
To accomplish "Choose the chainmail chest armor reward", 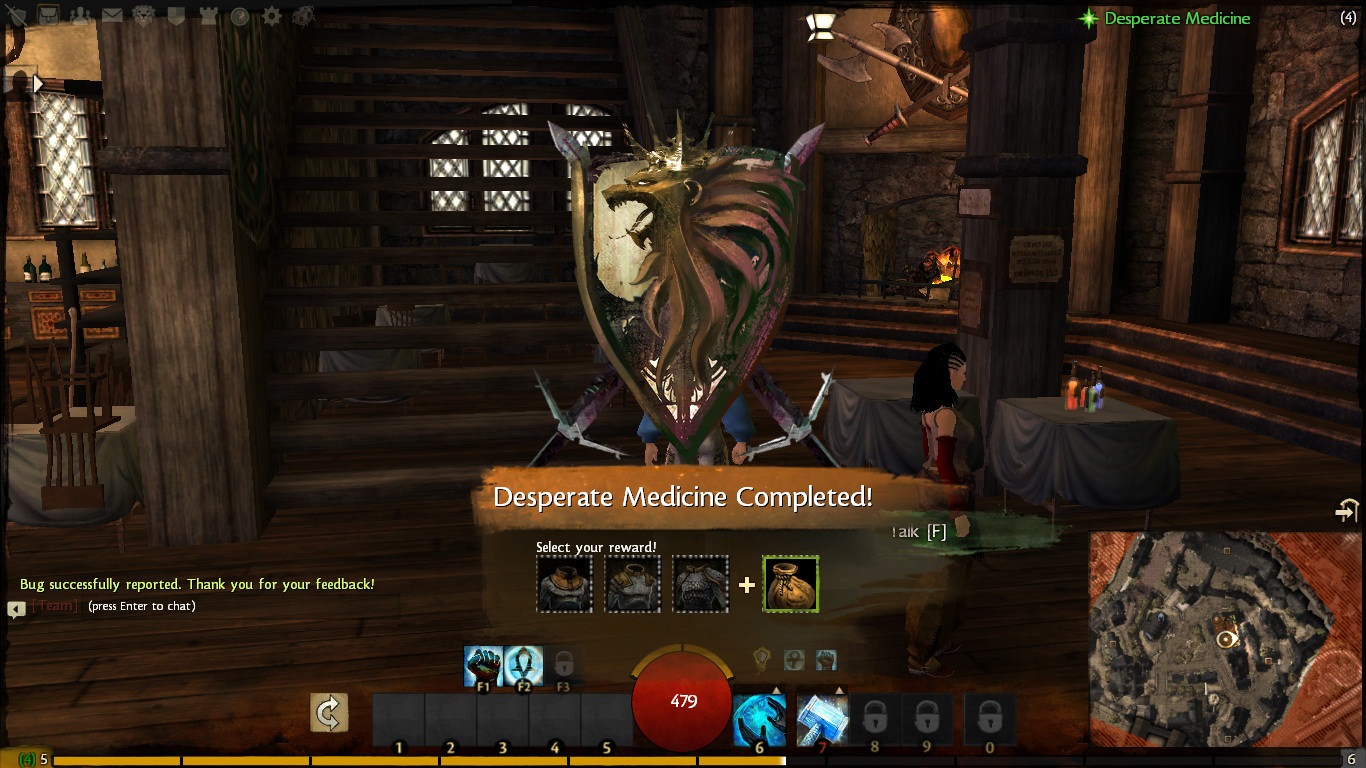I will (x=700, y=584).
